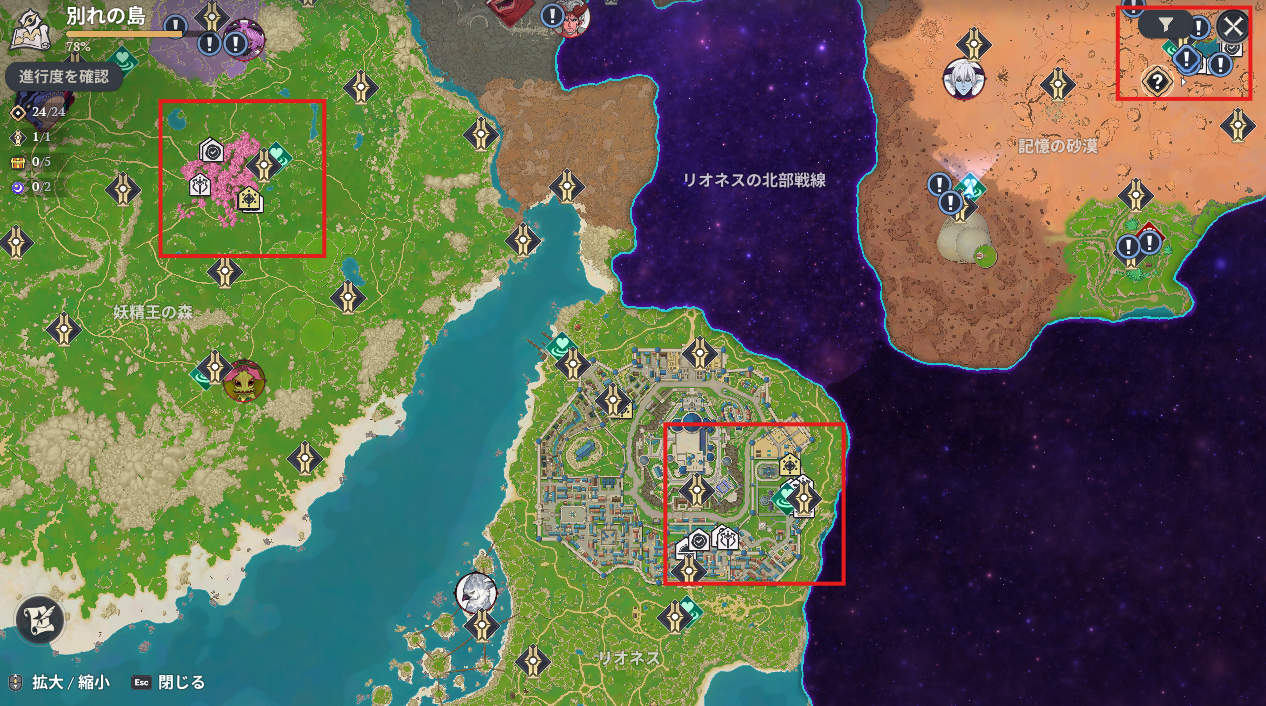Open the map marker filter
1266x706 pixels.
point(1166,25)
